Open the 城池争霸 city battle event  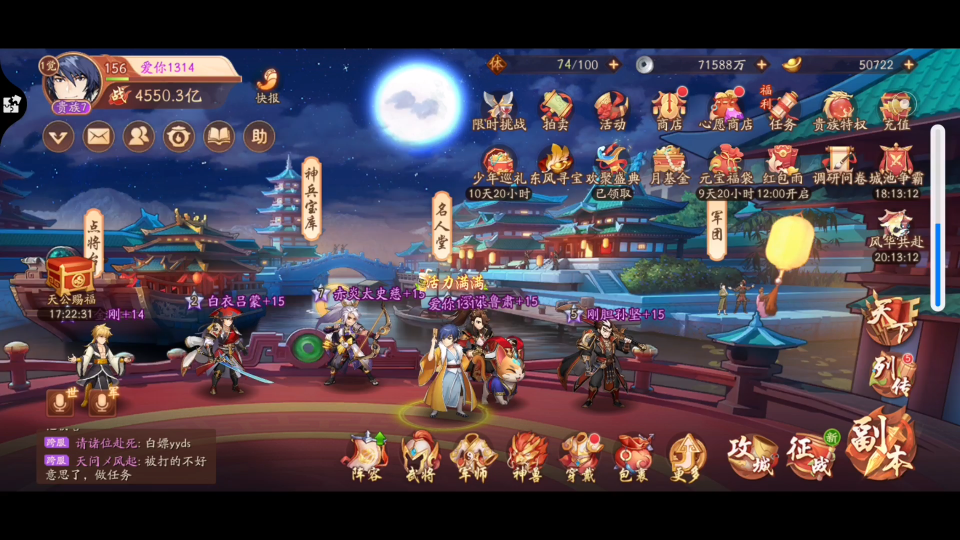896,163
